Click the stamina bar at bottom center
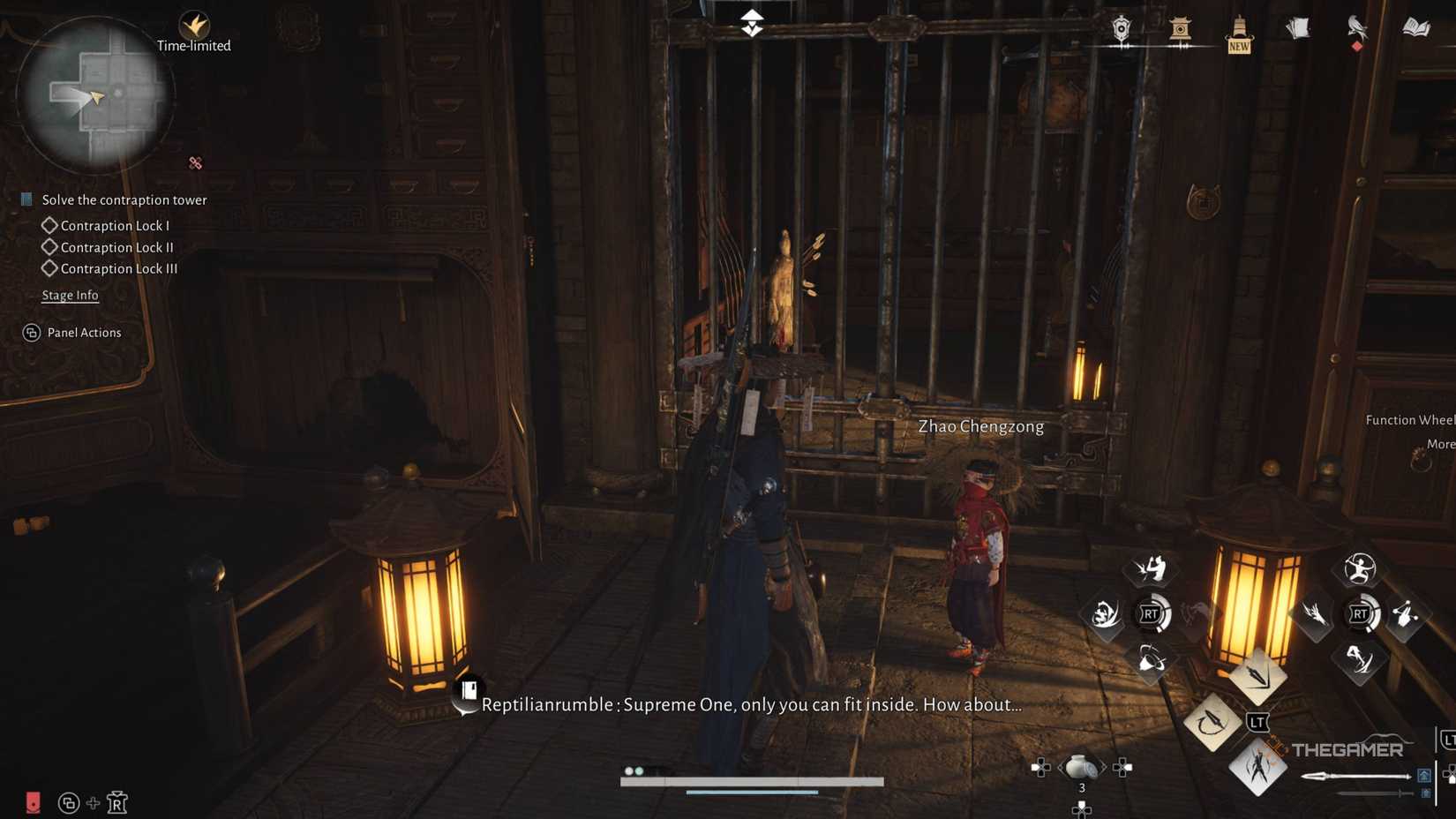Image resolution: width=1456 pixels, height=819 pixels. (752, 780)
